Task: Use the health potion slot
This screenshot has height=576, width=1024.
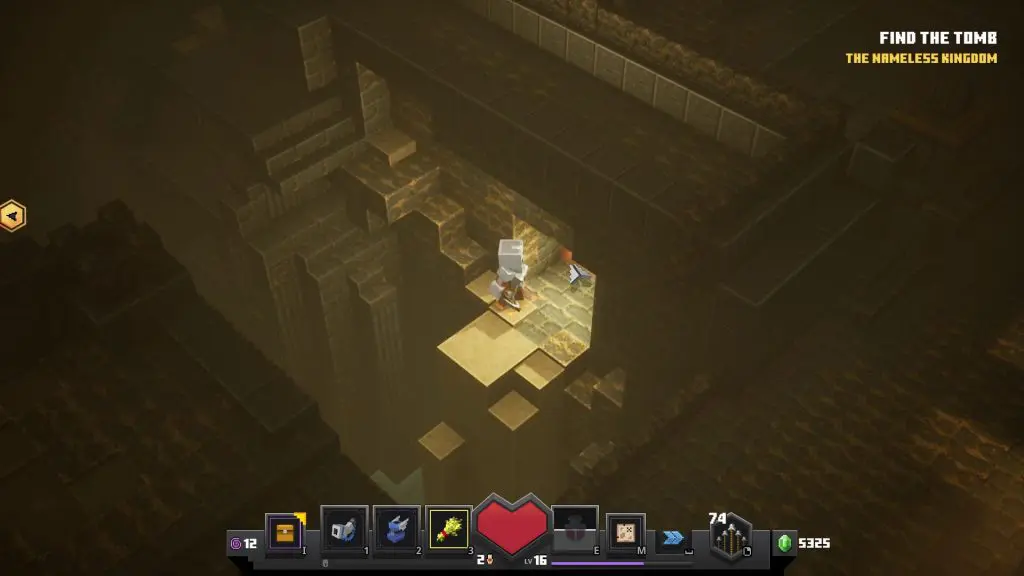Action: [575, 529]
